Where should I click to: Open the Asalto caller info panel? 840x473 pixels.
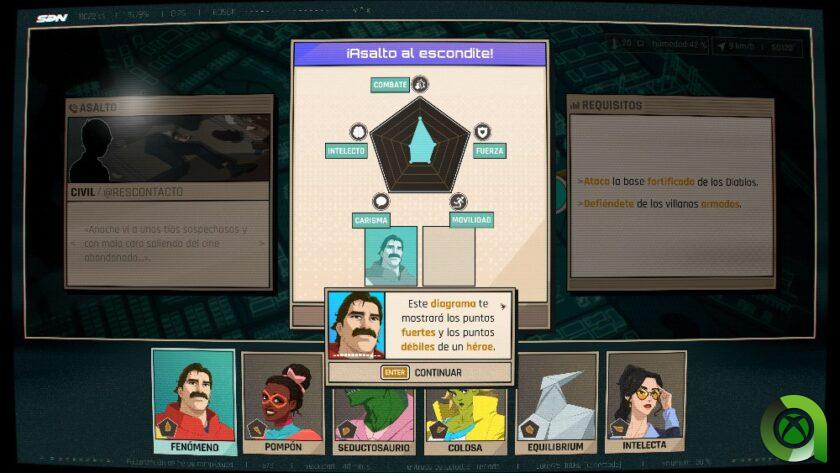pos(169,191)
